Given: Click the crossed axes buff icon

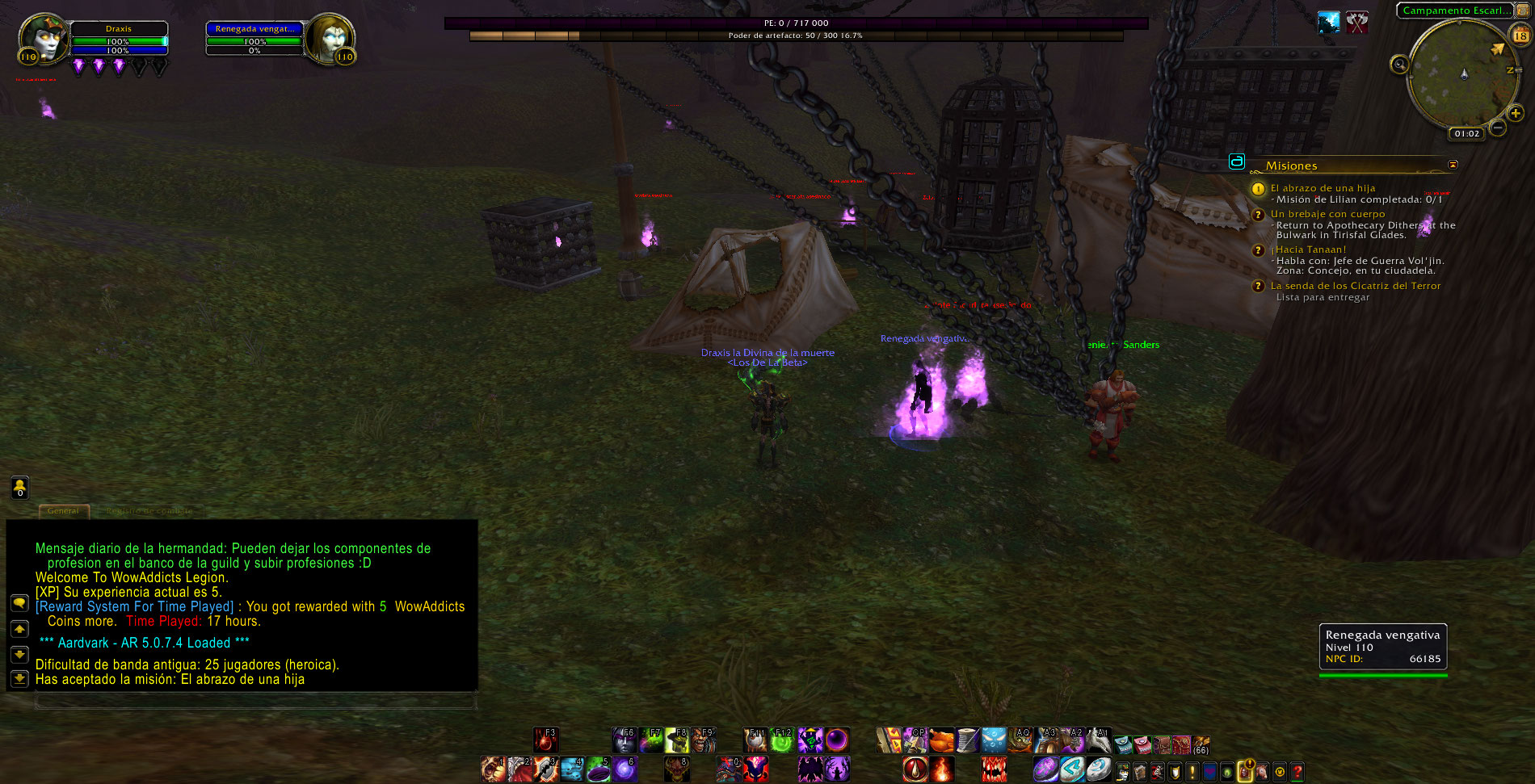Looking at the screenshot, I should 1357,22.
